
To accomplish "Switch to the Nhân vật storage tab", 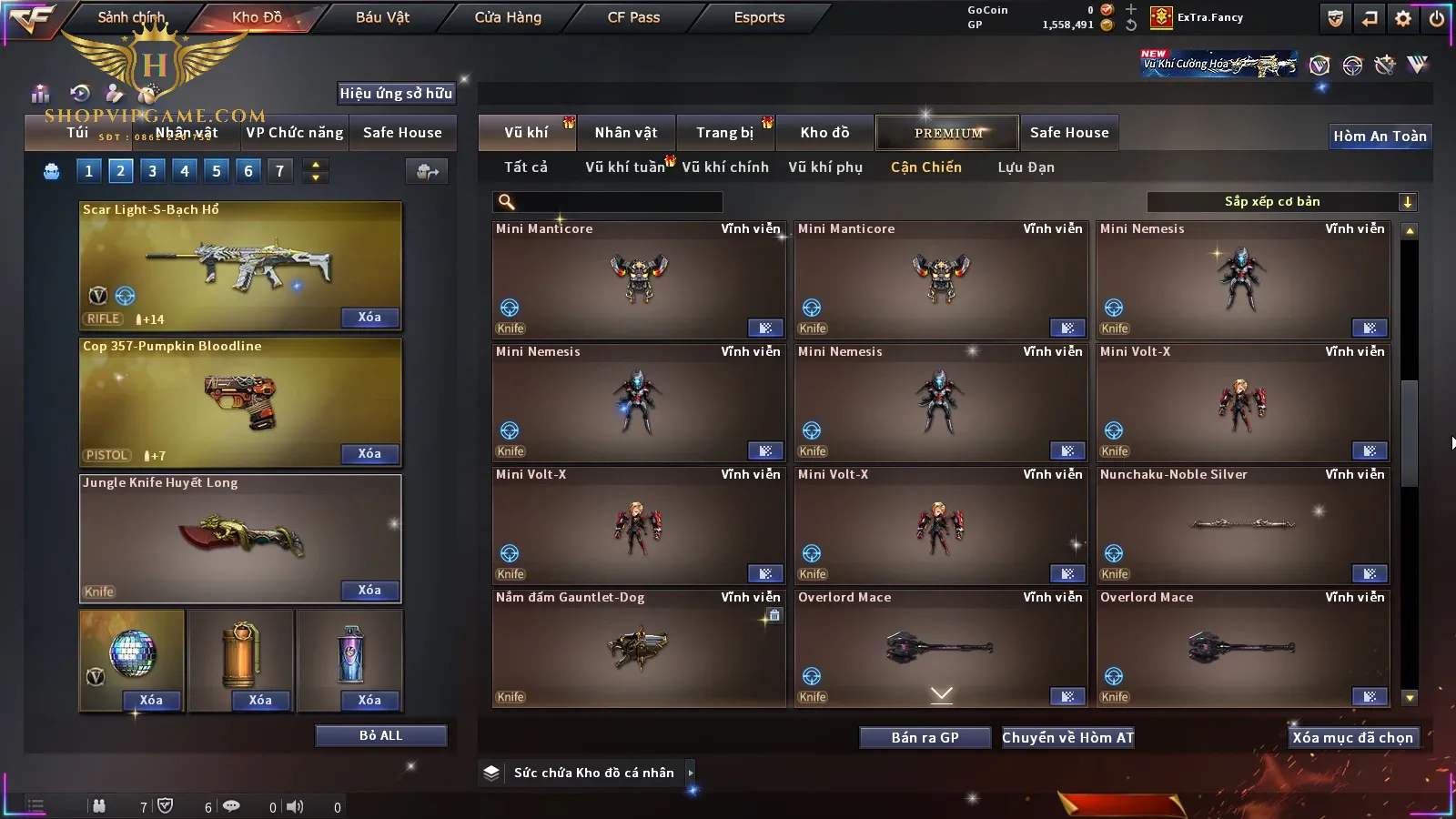I will pyautogui.click(x=626, y=133).
